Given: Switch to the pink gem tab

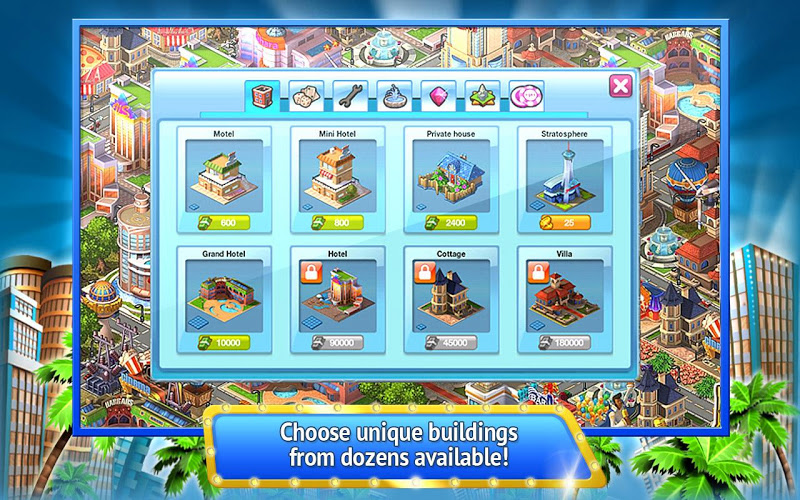Looking at the screenshot, I should [x=438, y=97].
